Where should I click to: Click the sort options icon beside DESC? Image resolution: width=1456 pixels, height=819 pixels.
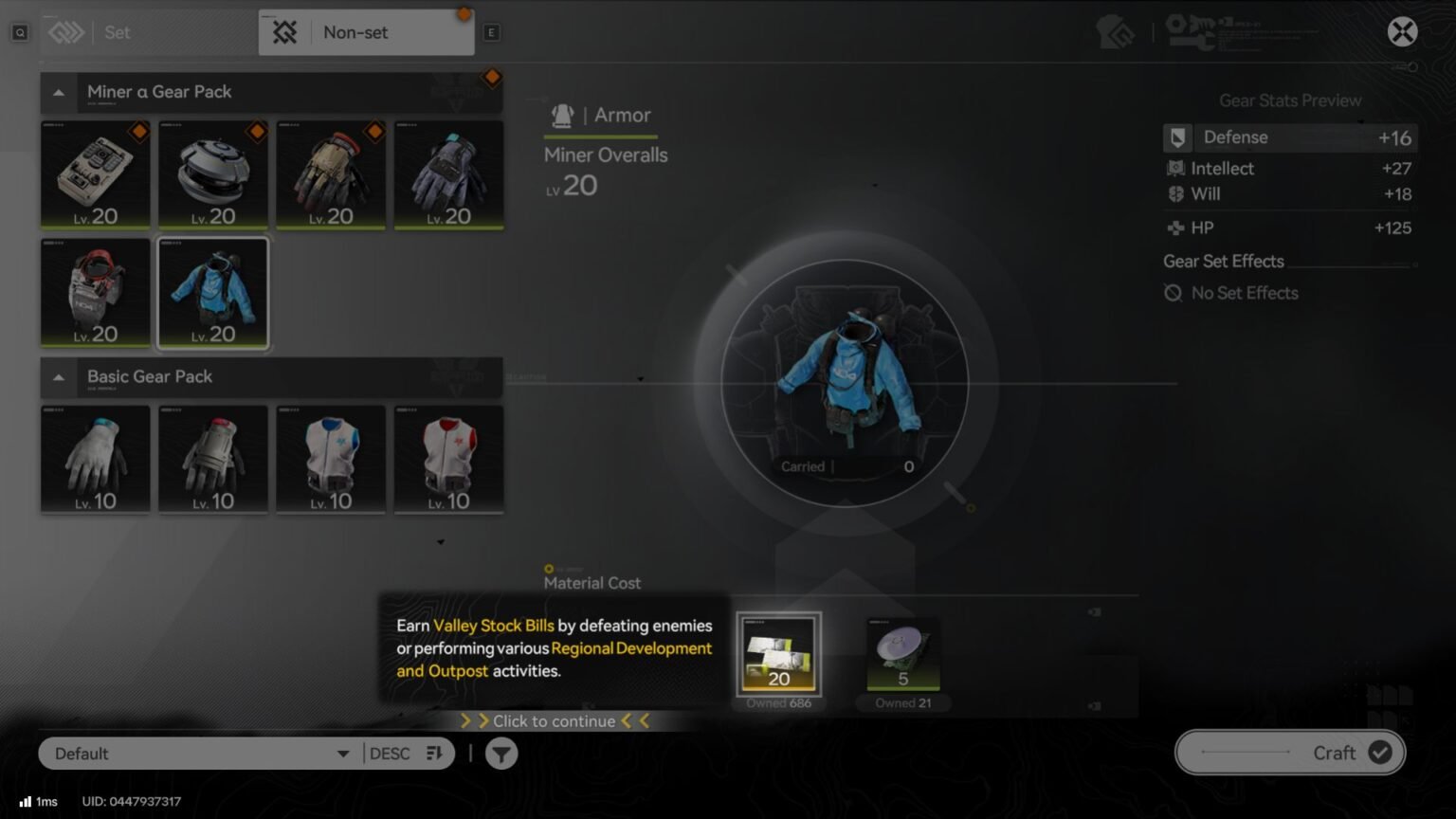click(x=434, y=753)
